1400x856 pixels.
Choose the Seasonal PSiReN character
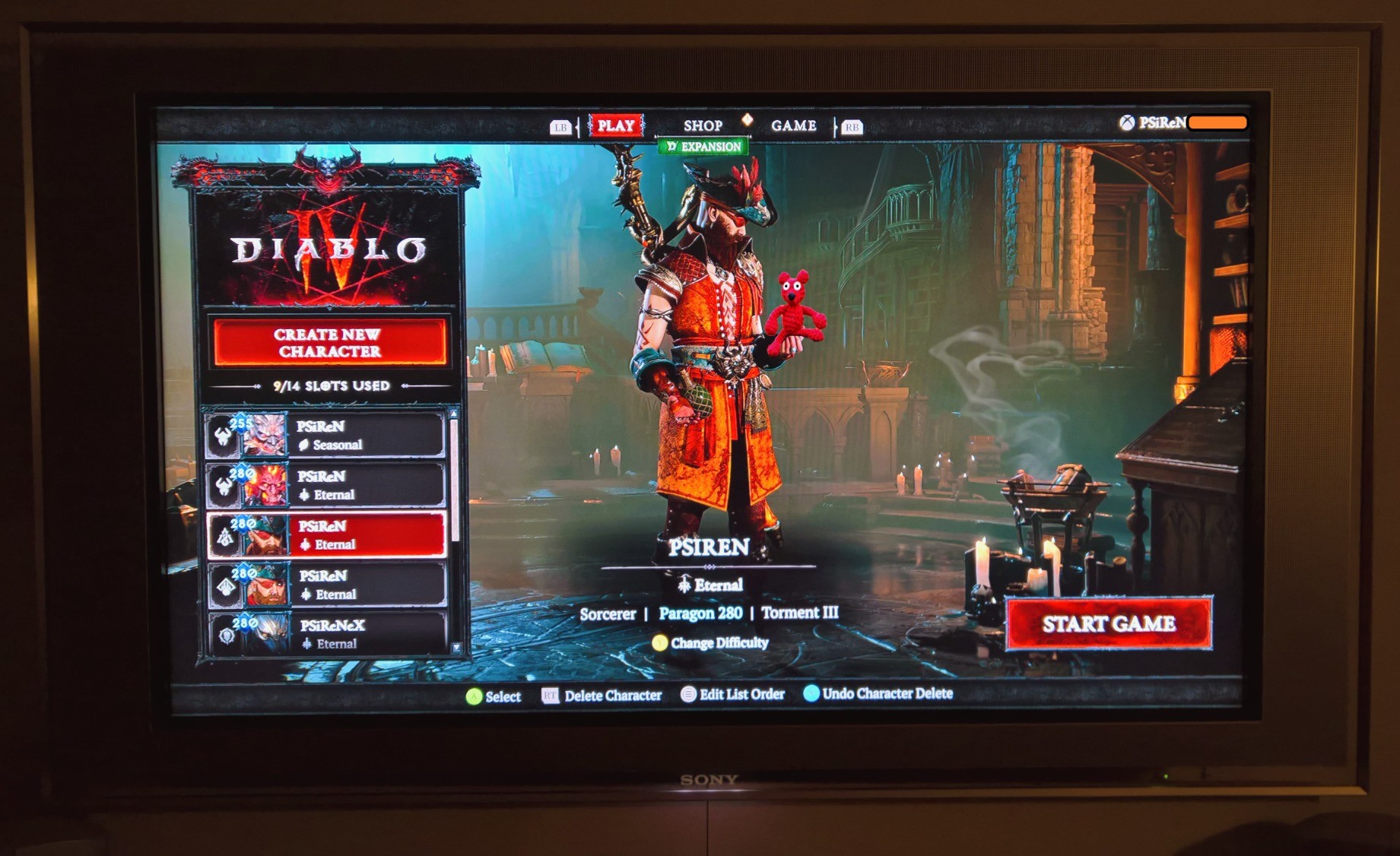coord(327,436)
